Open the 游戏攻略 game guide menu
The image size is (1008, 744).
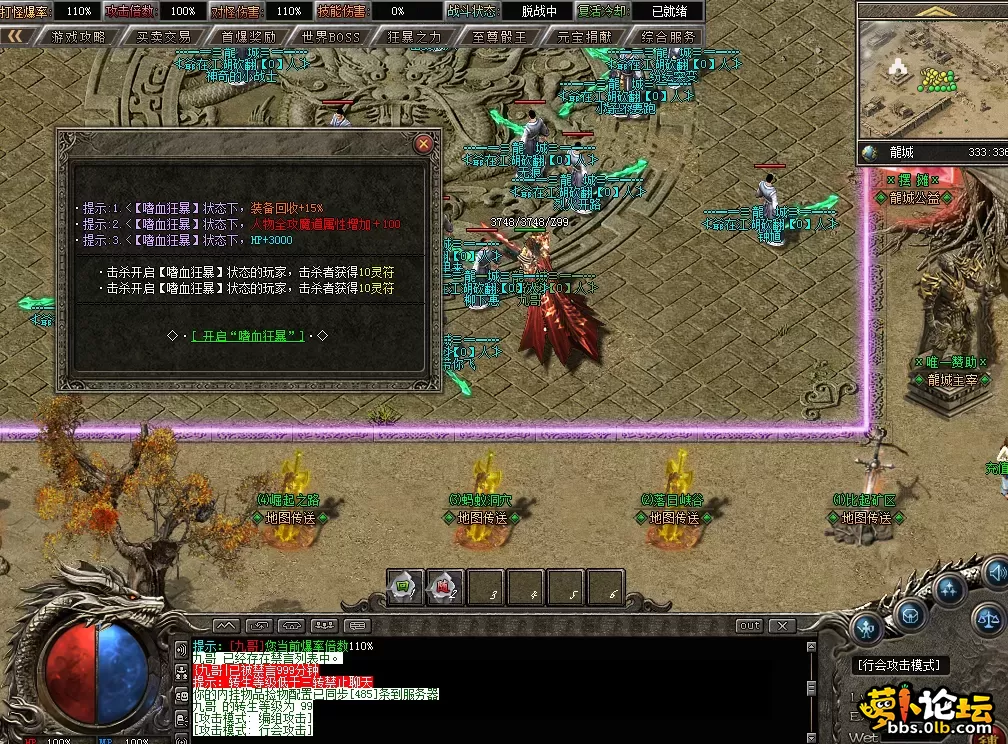[78, 36]
